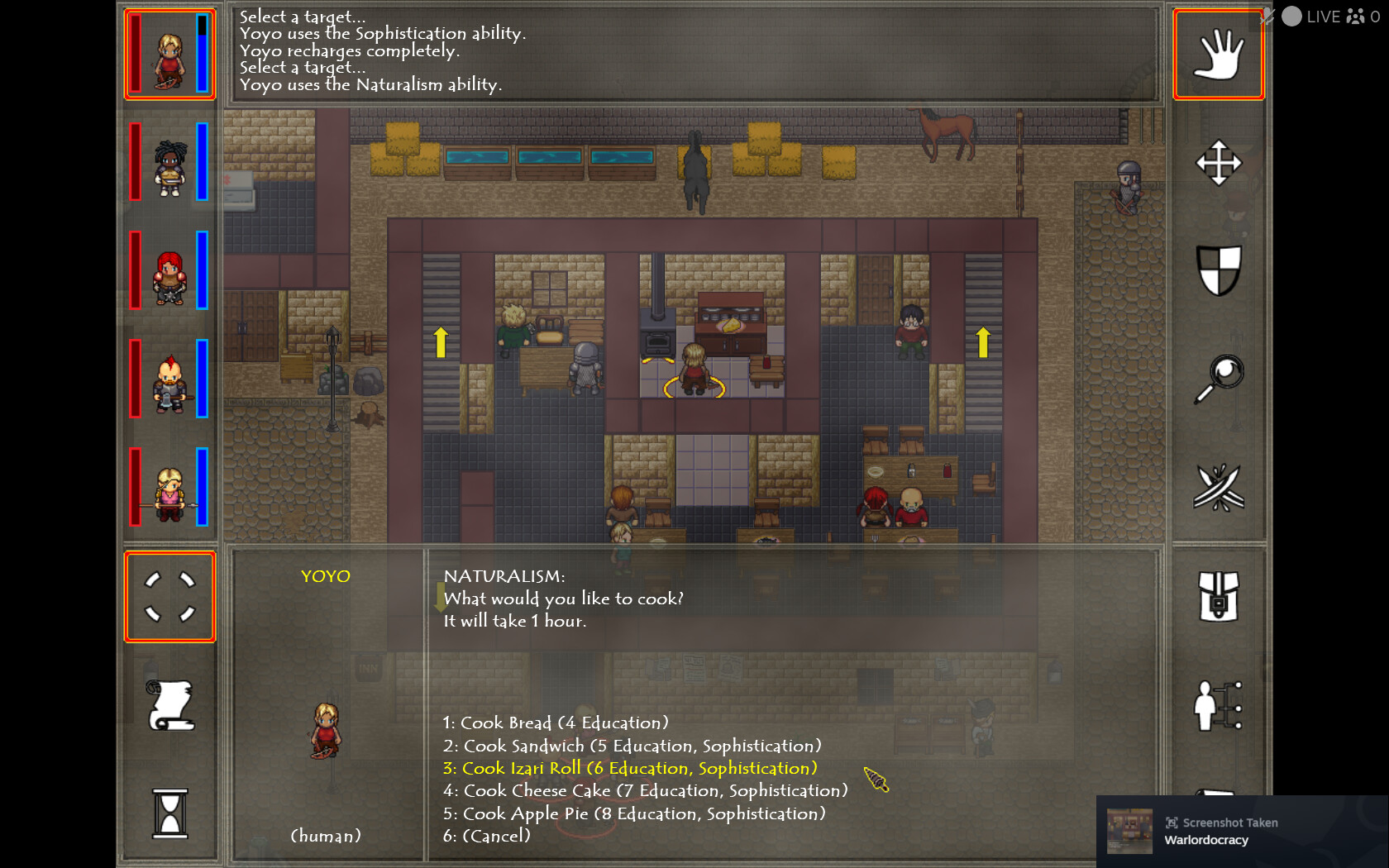Open the character skills panel

pyautogui.click(x=1218, y=707)
